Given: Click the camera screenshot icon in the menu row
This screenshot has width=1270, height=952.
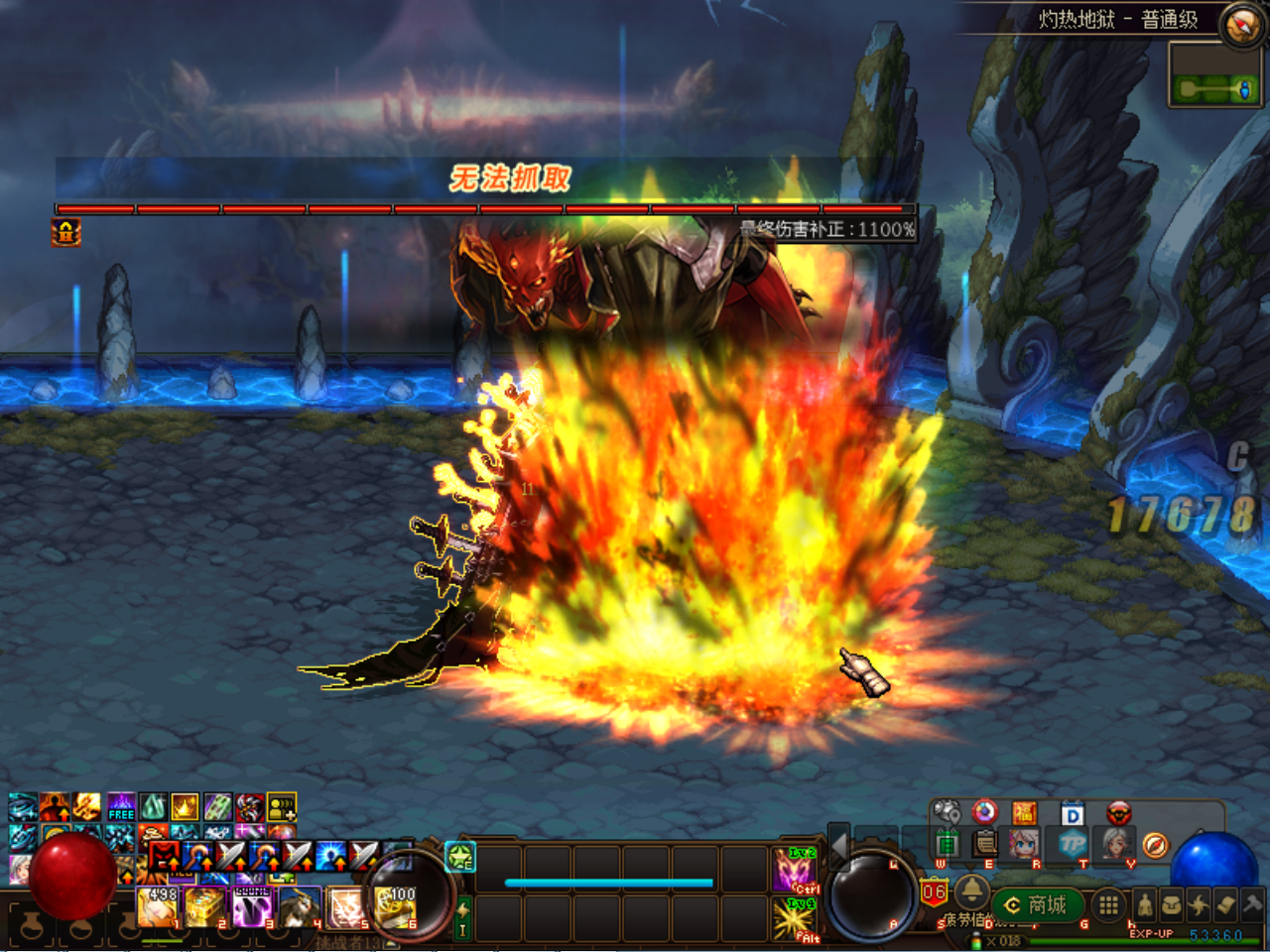Looking at the screenshot, I should pyautogui.click(x=948, y=809).
